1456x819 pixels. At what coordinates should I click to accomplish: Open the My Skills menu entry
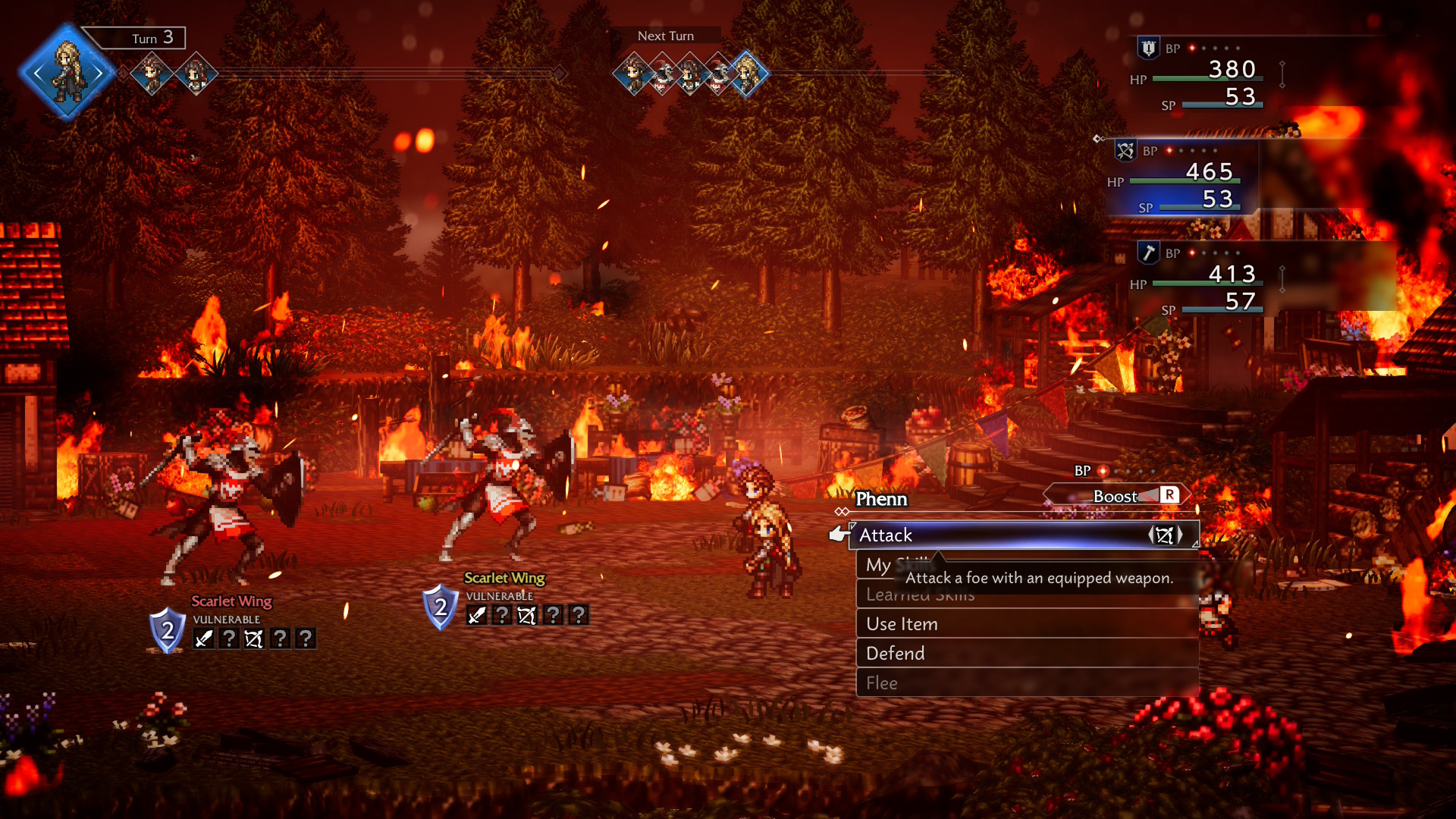point(878,565)
